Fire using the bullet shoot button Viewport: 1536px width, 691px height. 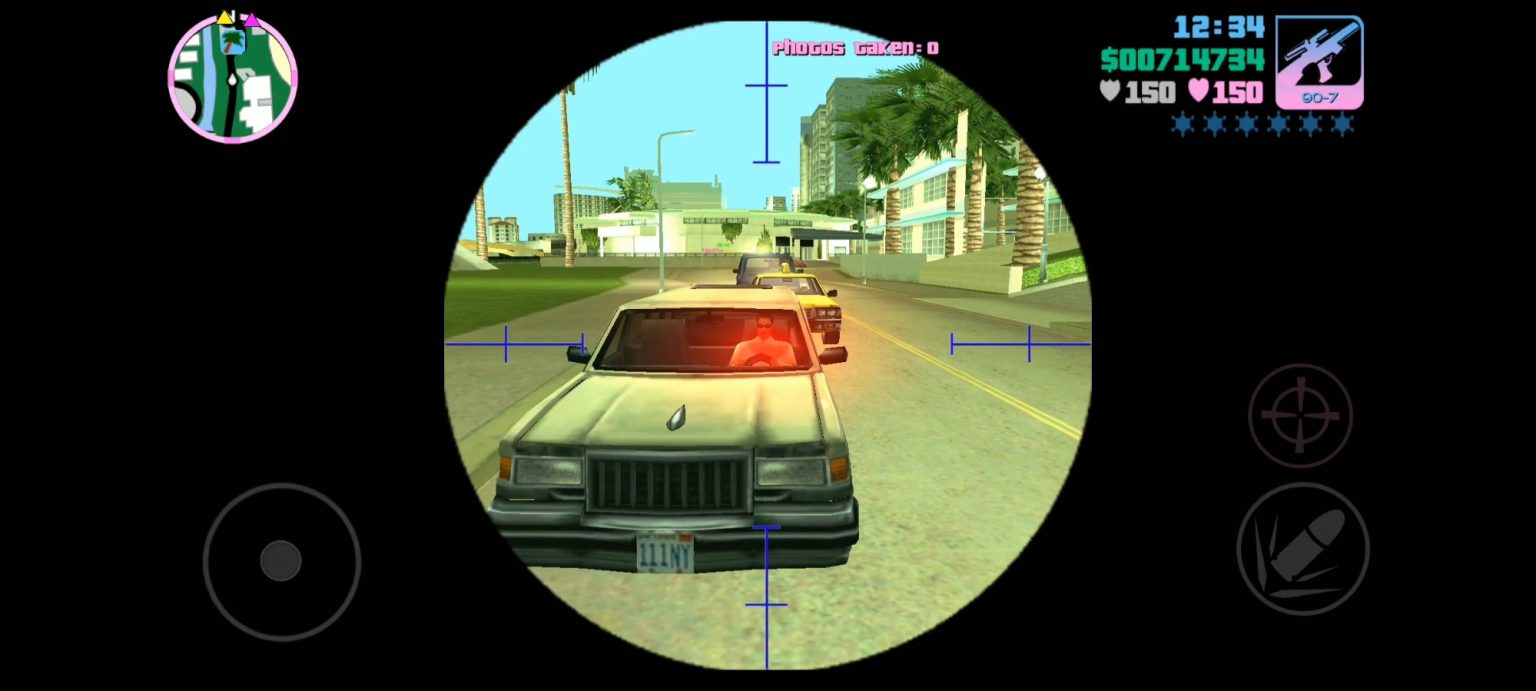[1302, 548]
